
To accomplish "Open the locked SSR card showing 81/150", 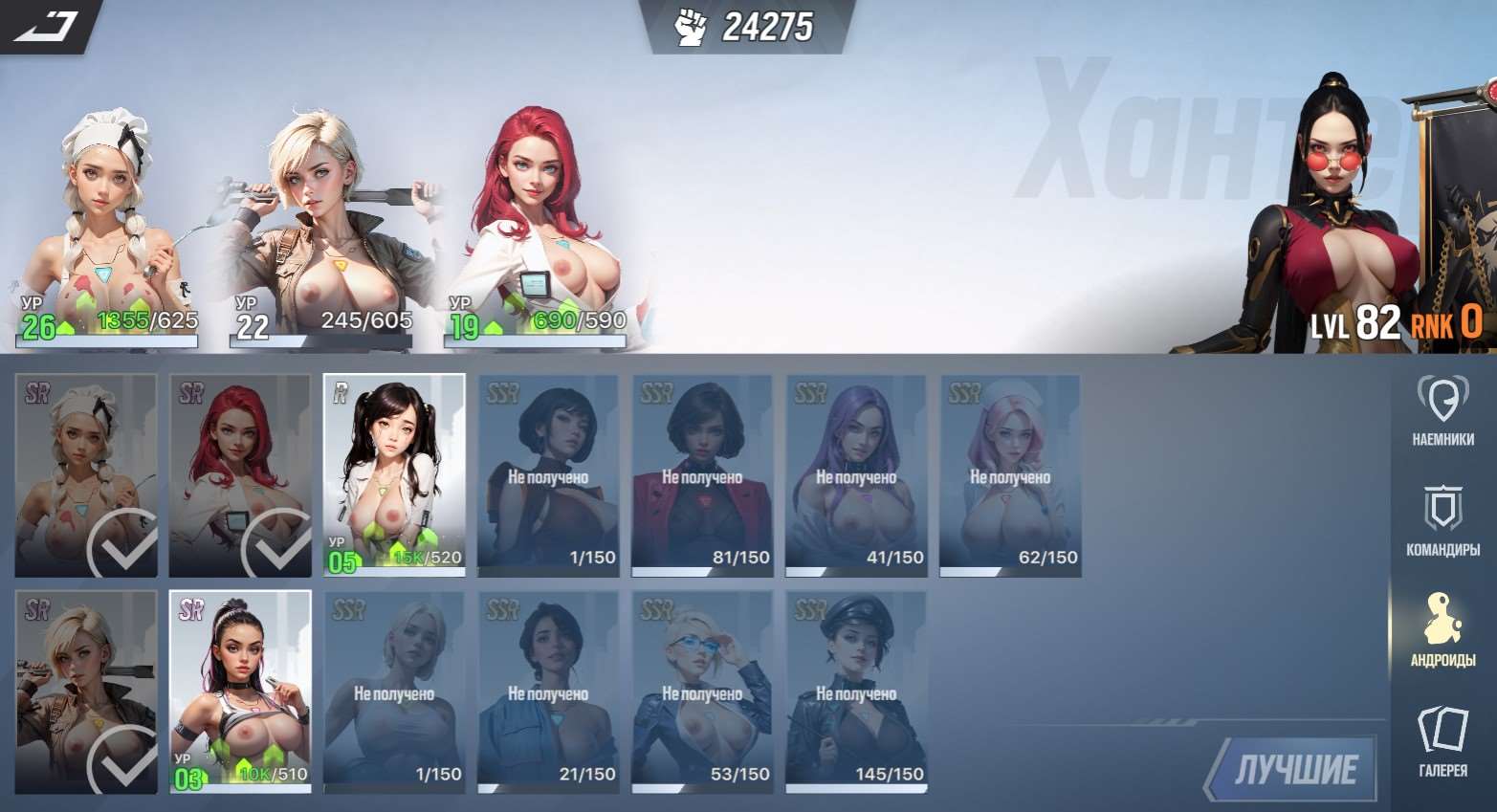I will pyautogui.click(x=702, y=475).
